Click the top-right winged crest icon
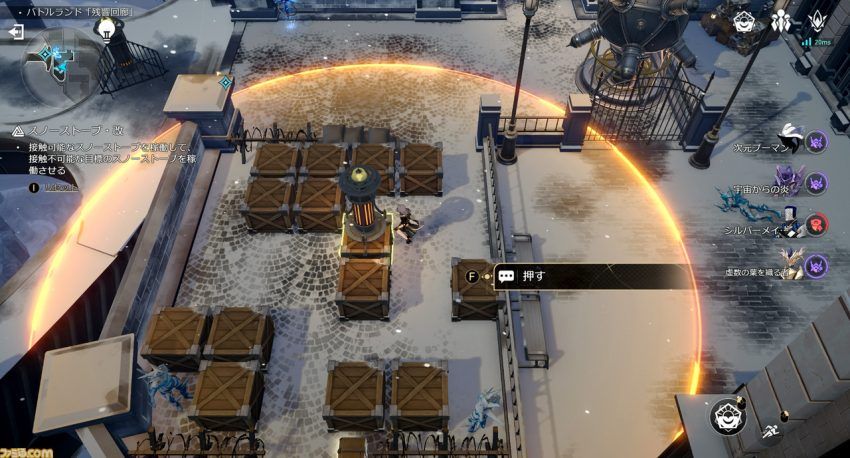This screenshot has width=850, height=458. (816, 21)
